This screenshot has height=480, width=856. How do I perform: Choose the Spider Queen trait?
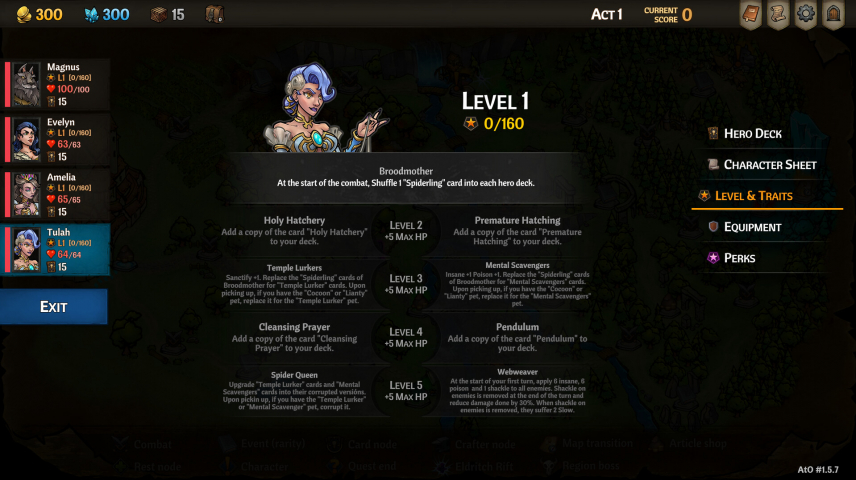tap(293, 391)
